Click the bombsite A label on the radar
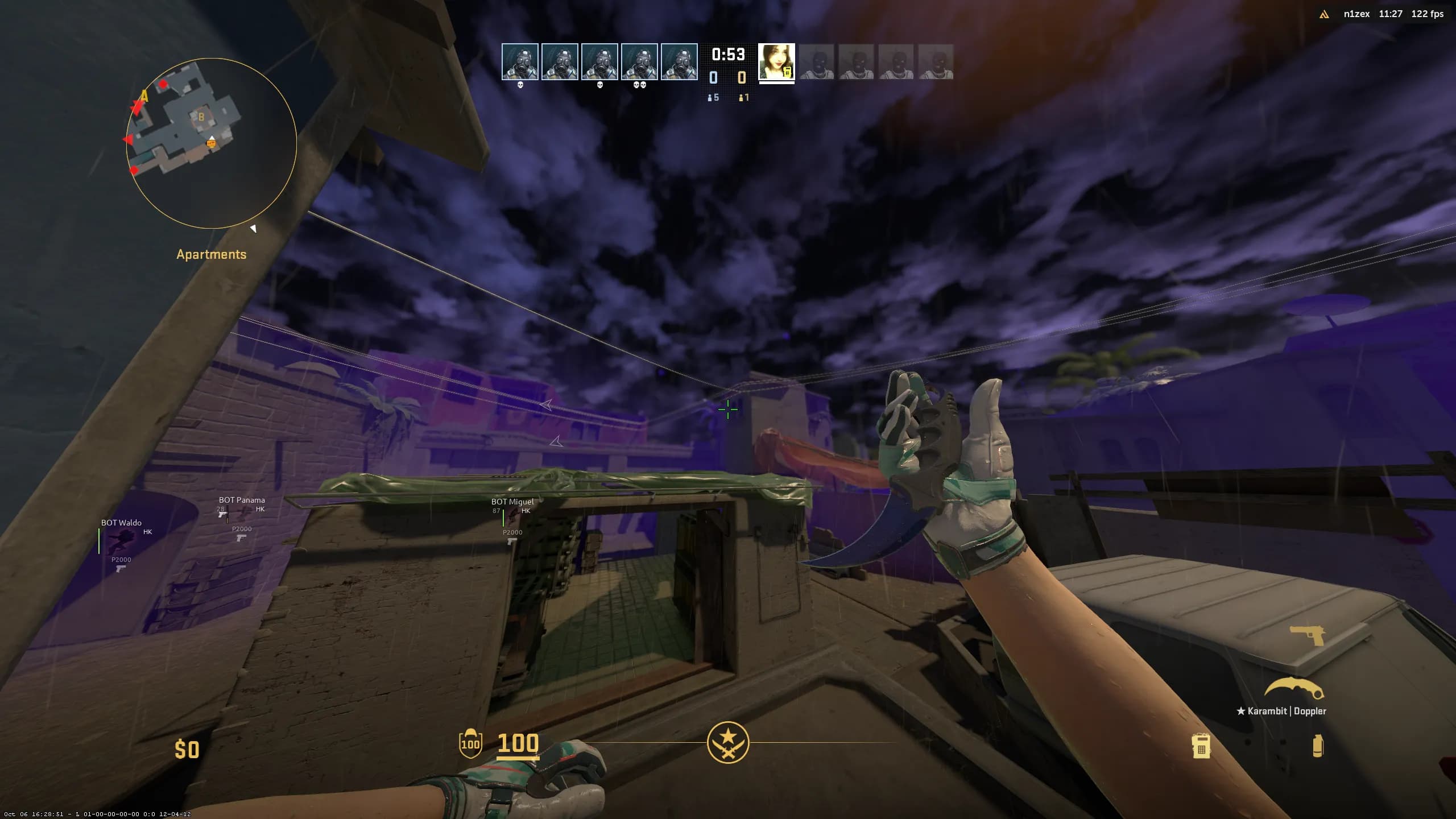 pos(144,96)
